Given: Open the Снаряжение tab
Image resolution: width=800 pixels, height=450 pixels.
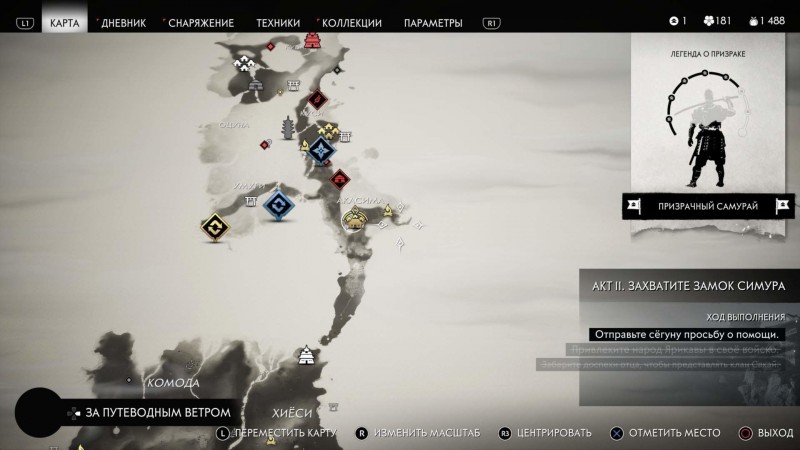Looking at the screenshot, I should click(201, 22).
